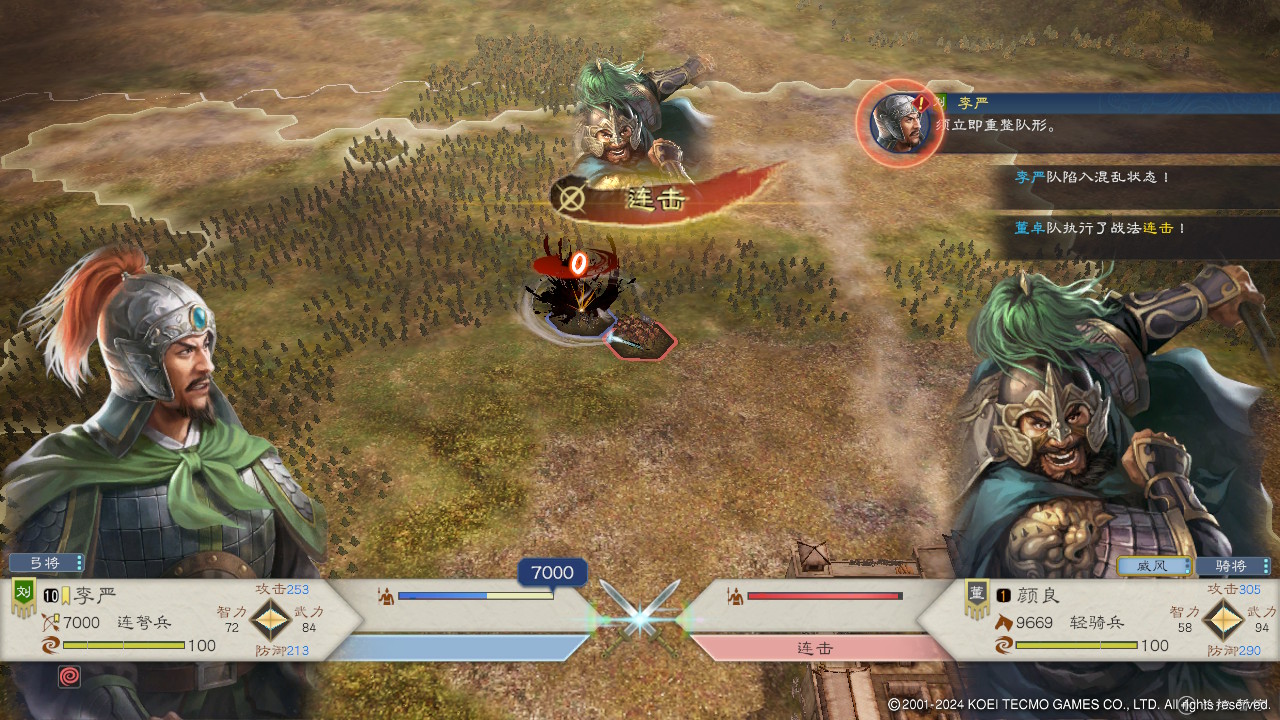Open Li Yan's round portrait in the message log
Screen dimensions: 1280x720
point(897,122)
